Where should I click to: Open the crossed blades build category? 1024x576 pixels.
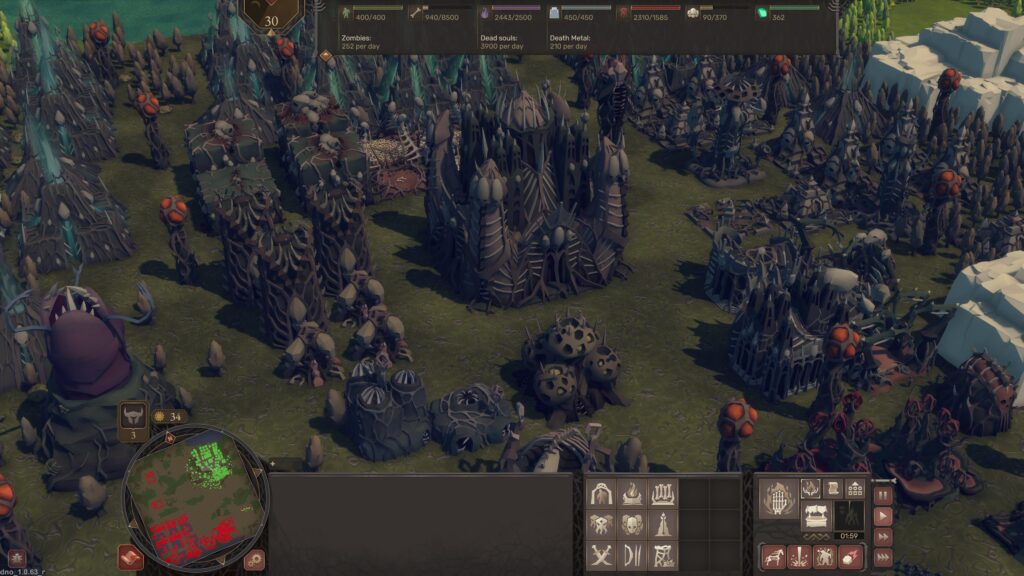click(x=601, y=556)
